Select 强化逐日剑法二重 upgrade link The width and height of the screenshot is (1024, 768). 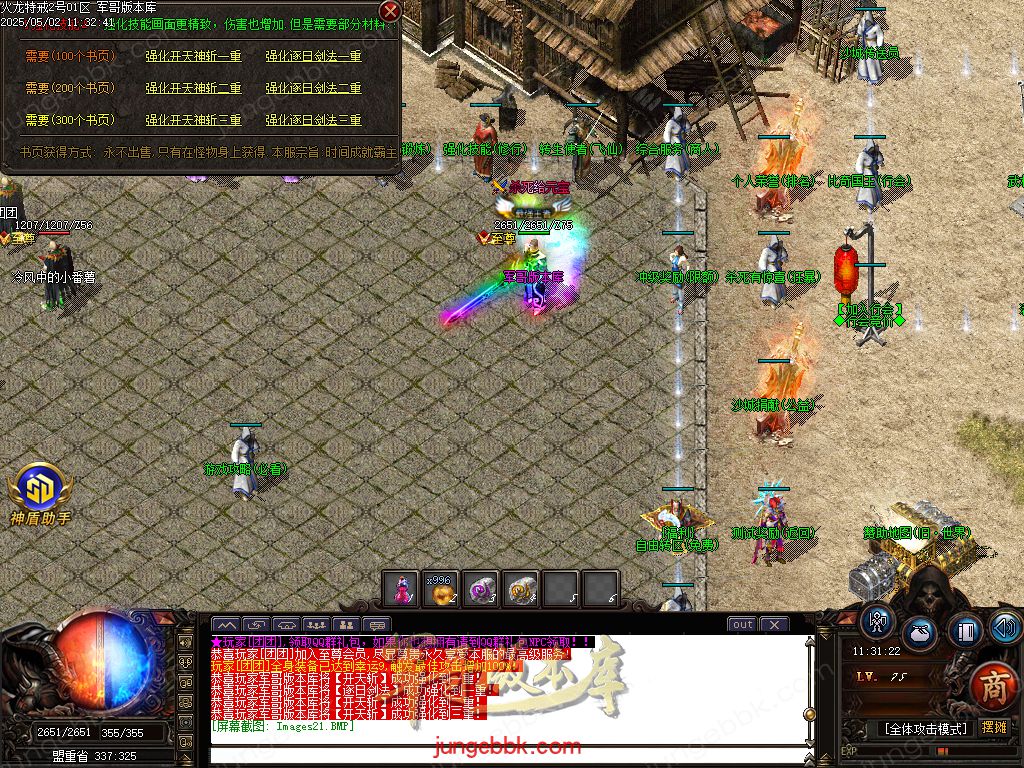[313, 89]
